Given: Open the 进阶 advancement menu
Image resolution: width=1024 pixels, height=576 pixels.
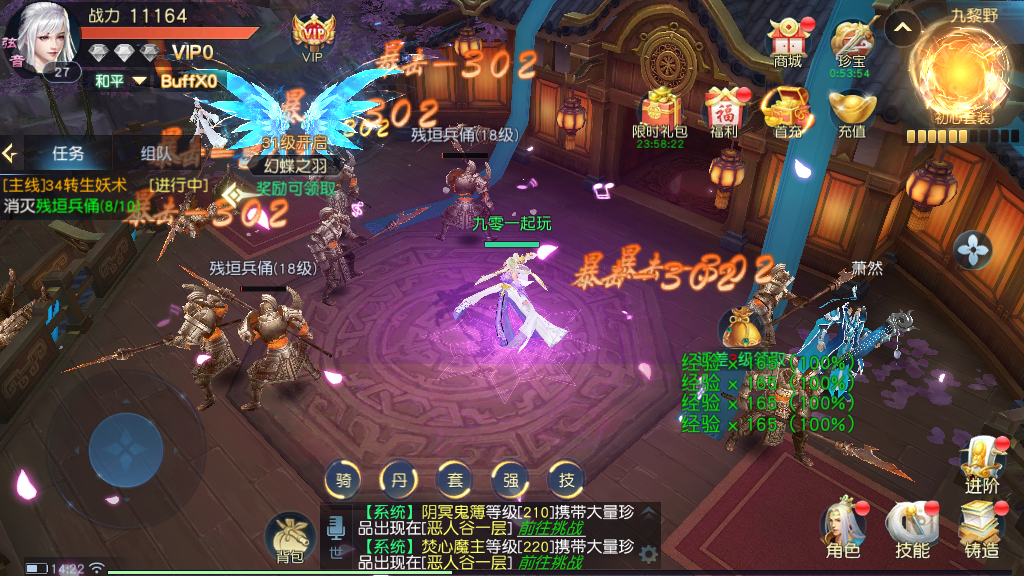Looking at the screenshot, I should point(981,464).
